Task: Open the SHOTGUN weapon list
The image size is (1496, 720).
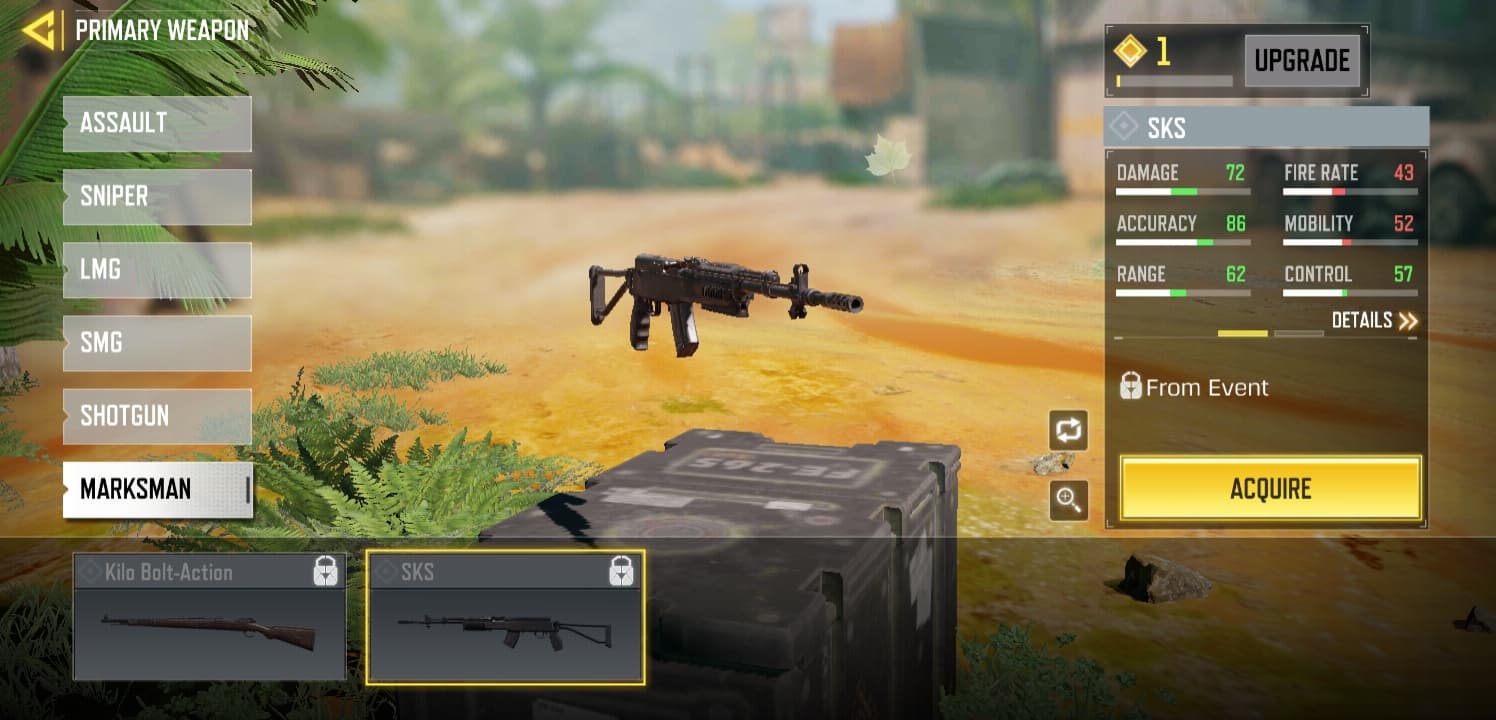Action: click(x=157, y=416)
